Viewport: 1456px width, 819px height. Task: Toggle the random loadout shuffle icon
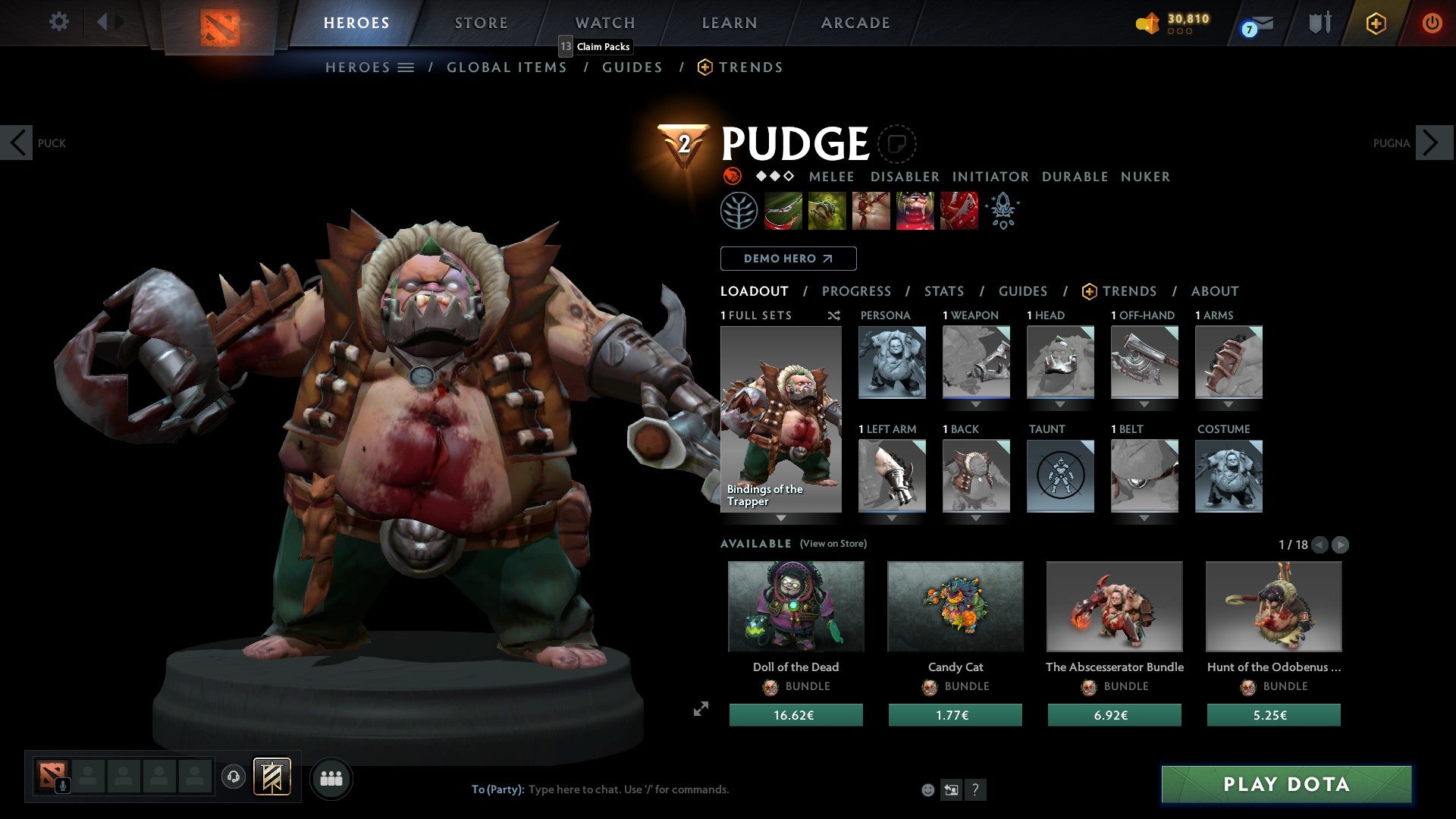833,315
